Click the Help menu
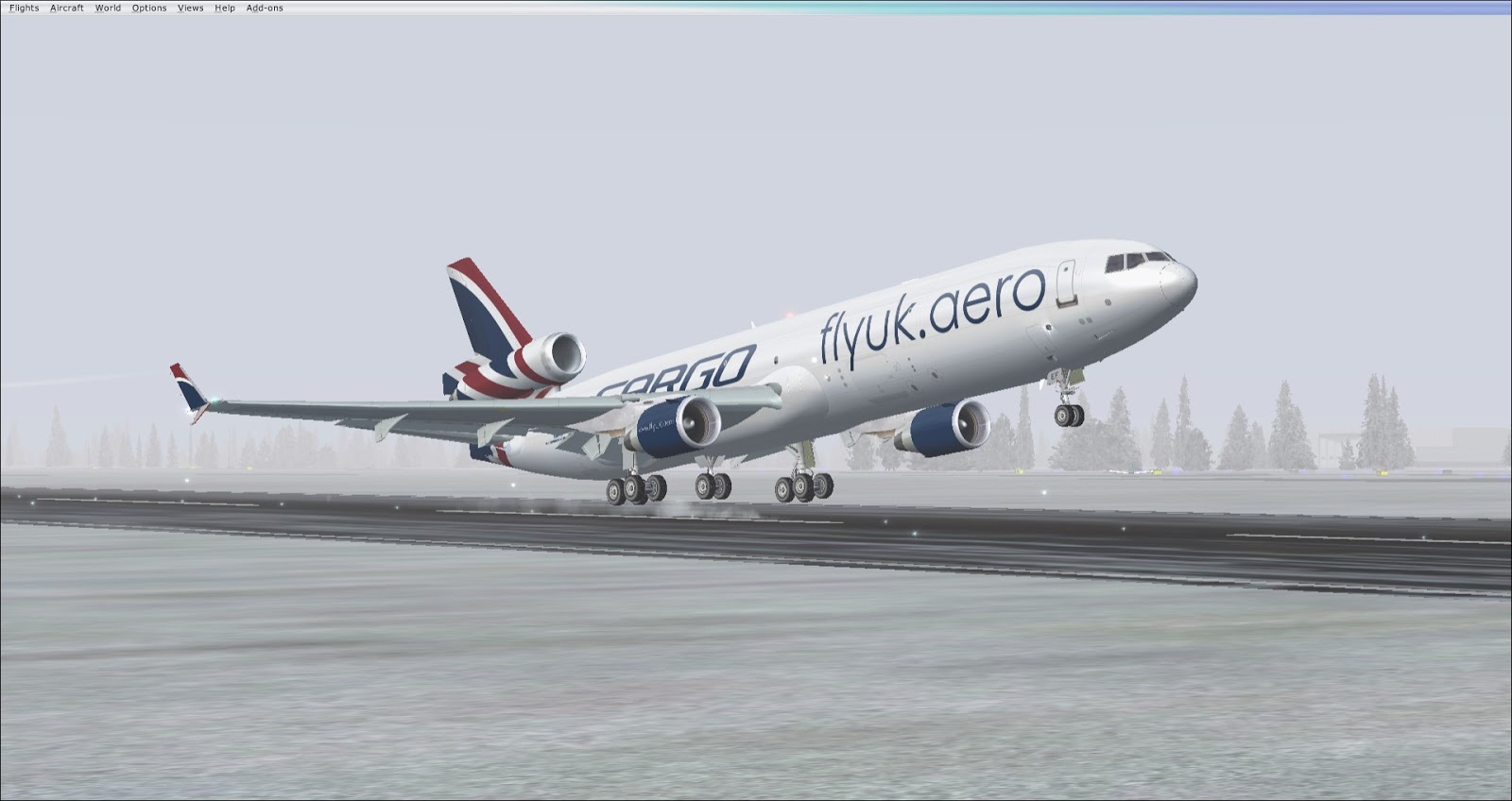The width and height of the screenshot is (1512, 801). [225, 8]
